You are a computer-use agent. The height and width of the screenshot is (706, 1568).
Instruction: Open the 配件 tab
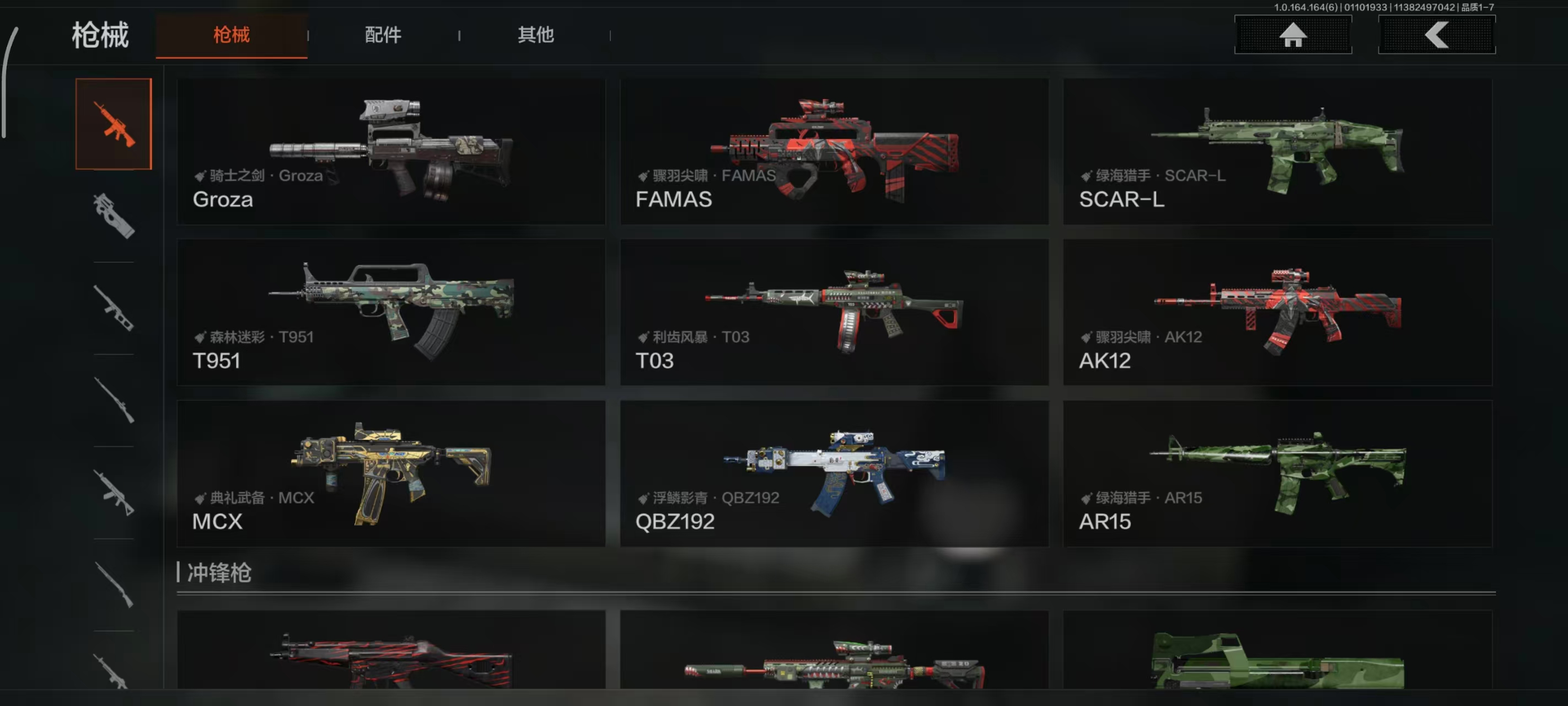click(383, 35)
